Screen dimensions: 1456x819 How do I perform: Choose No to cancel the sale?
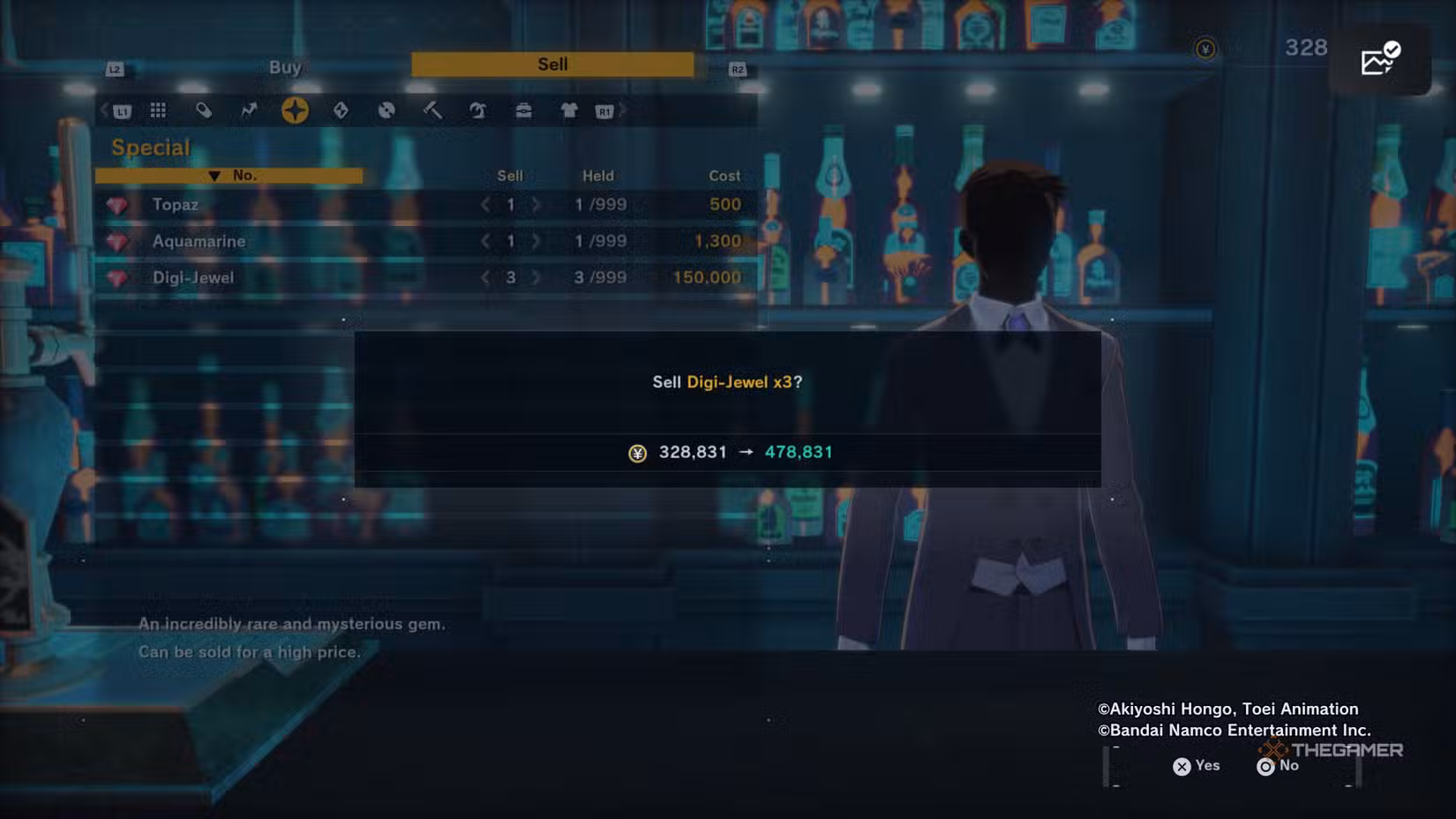1278,766
